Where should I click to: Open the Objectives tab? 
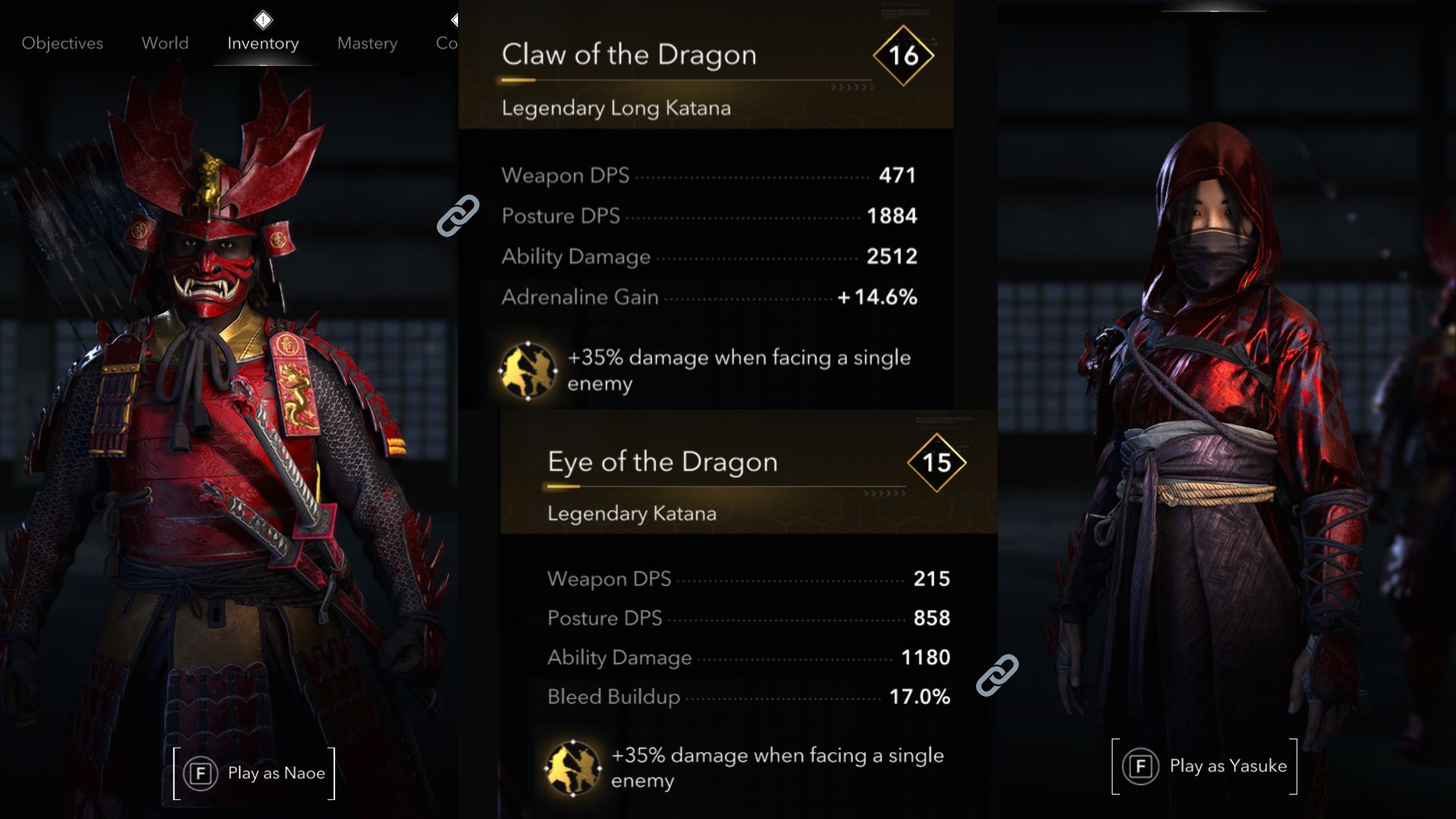[62, 43]
